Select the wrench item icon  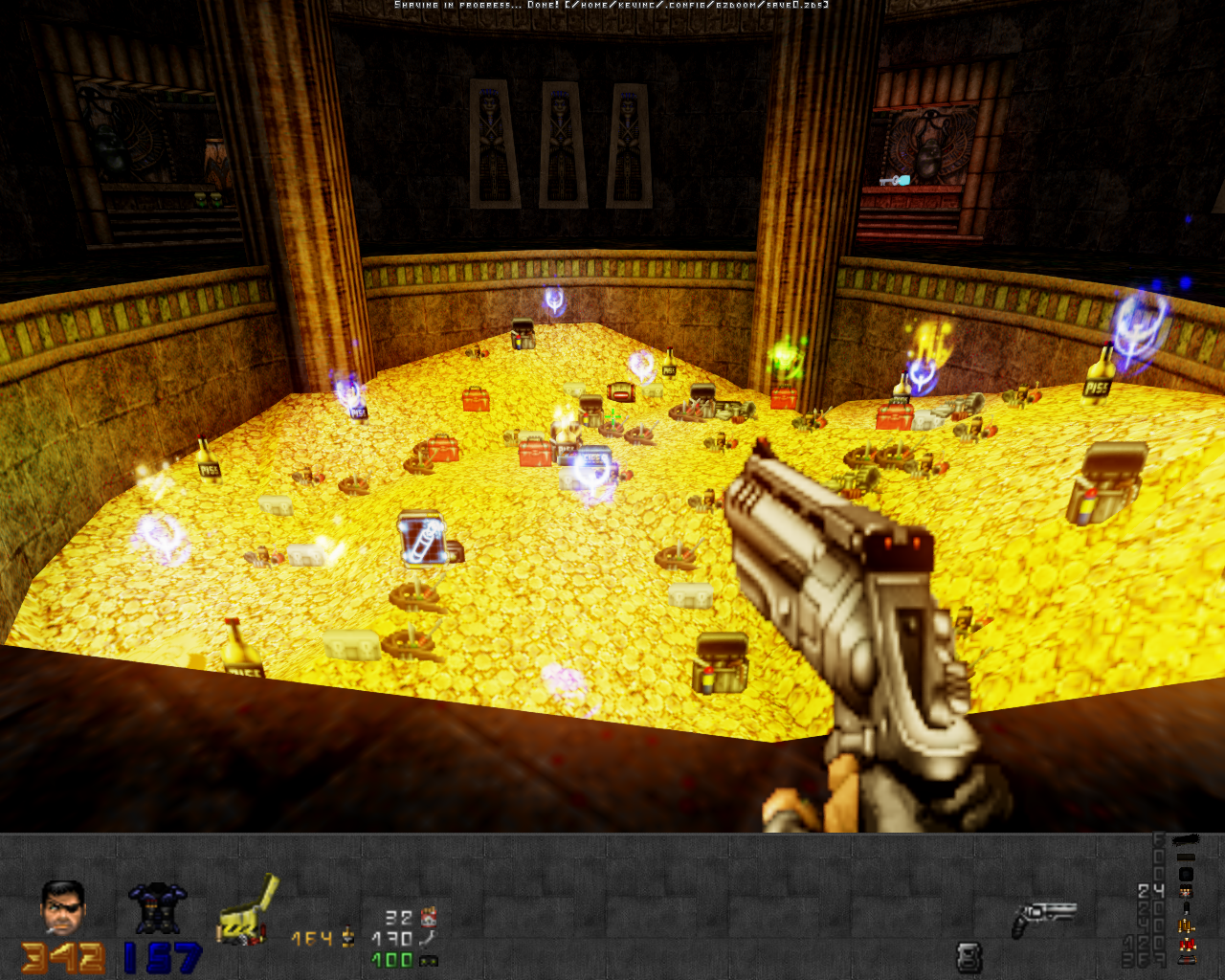[427, 938]
